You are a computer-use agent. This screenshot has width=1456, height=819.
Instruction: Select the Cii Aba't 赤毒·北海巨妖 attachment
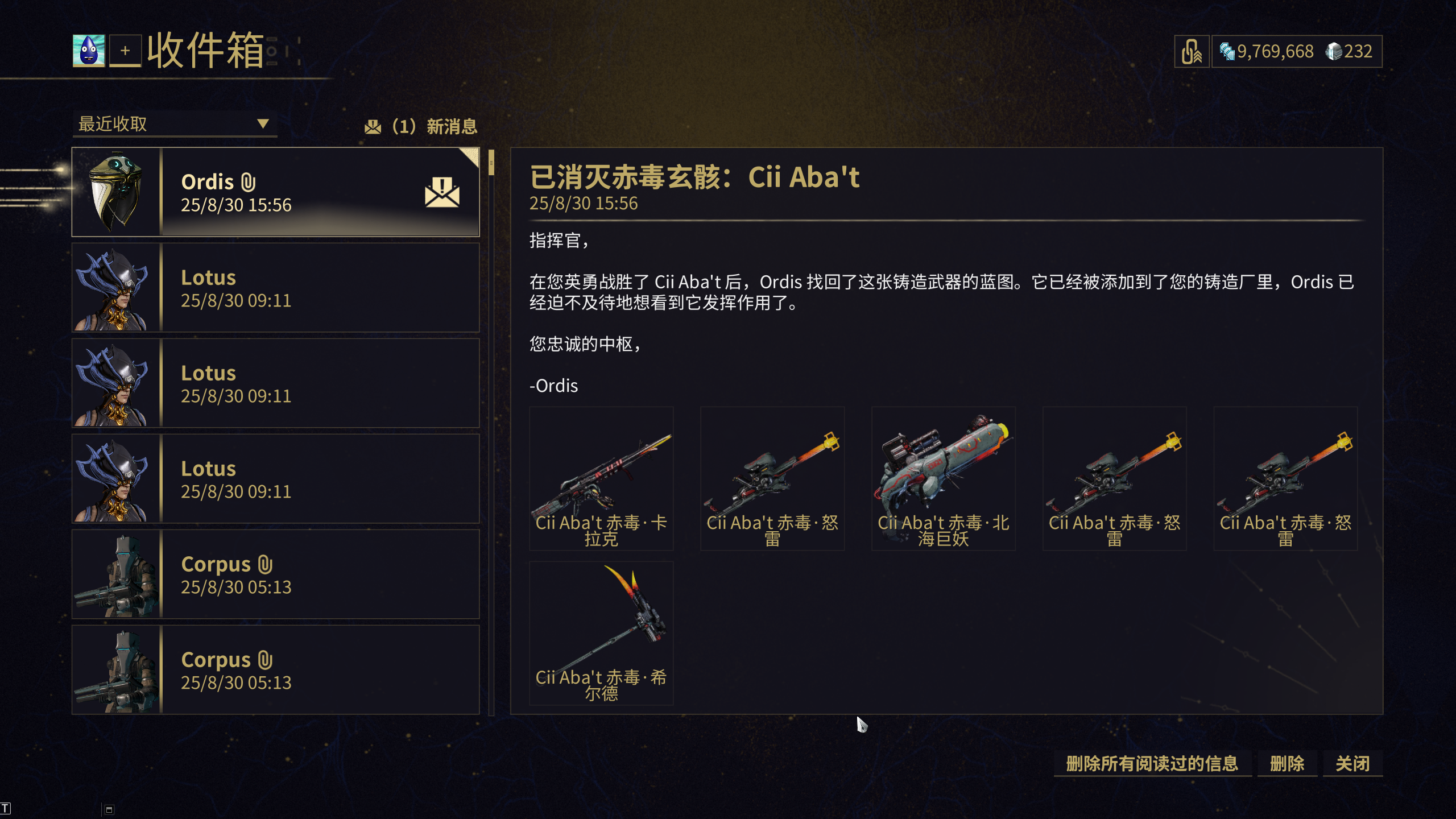(x=943, y=478)
